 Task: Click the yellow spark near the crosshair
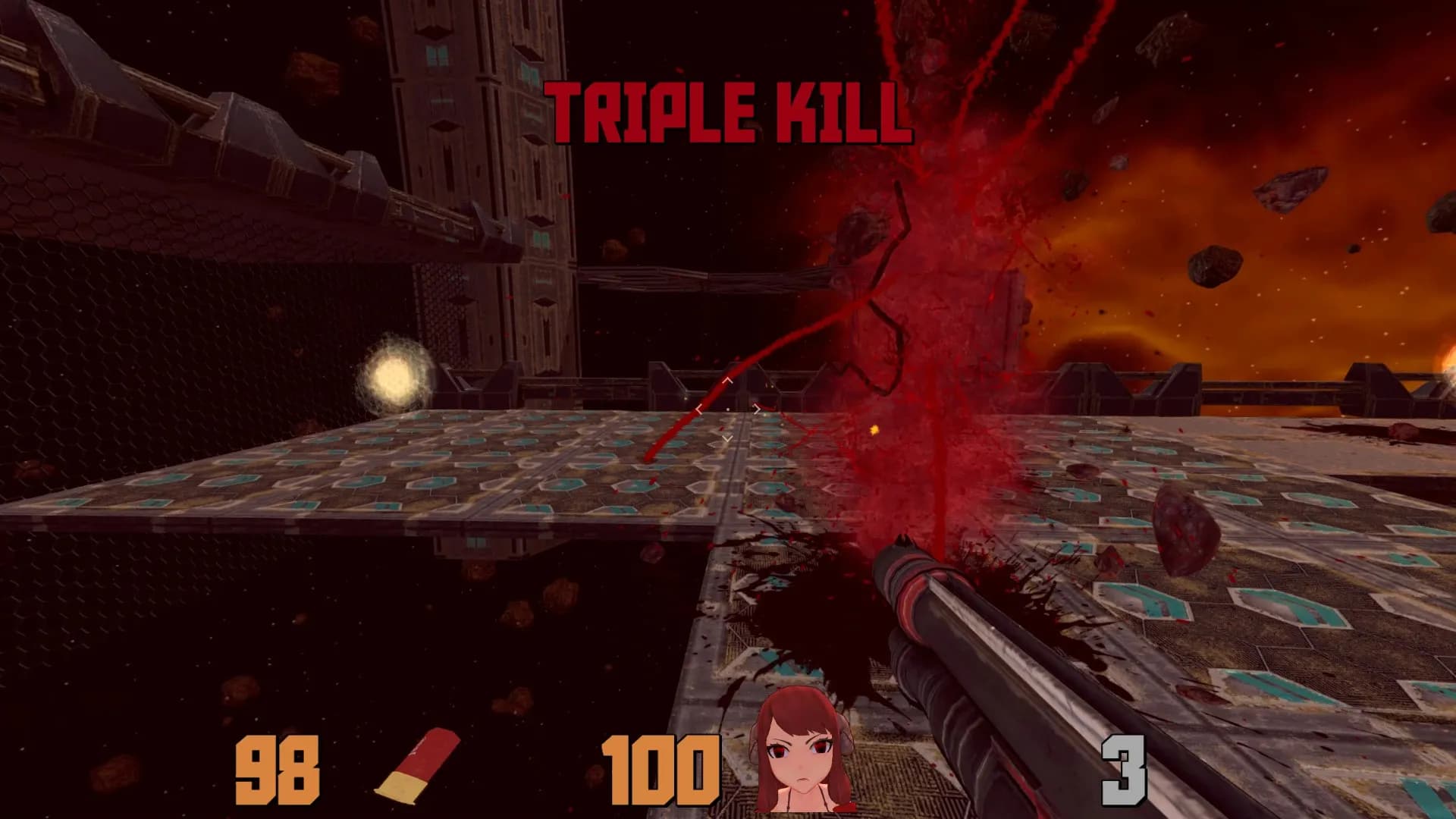click(874, 429)
